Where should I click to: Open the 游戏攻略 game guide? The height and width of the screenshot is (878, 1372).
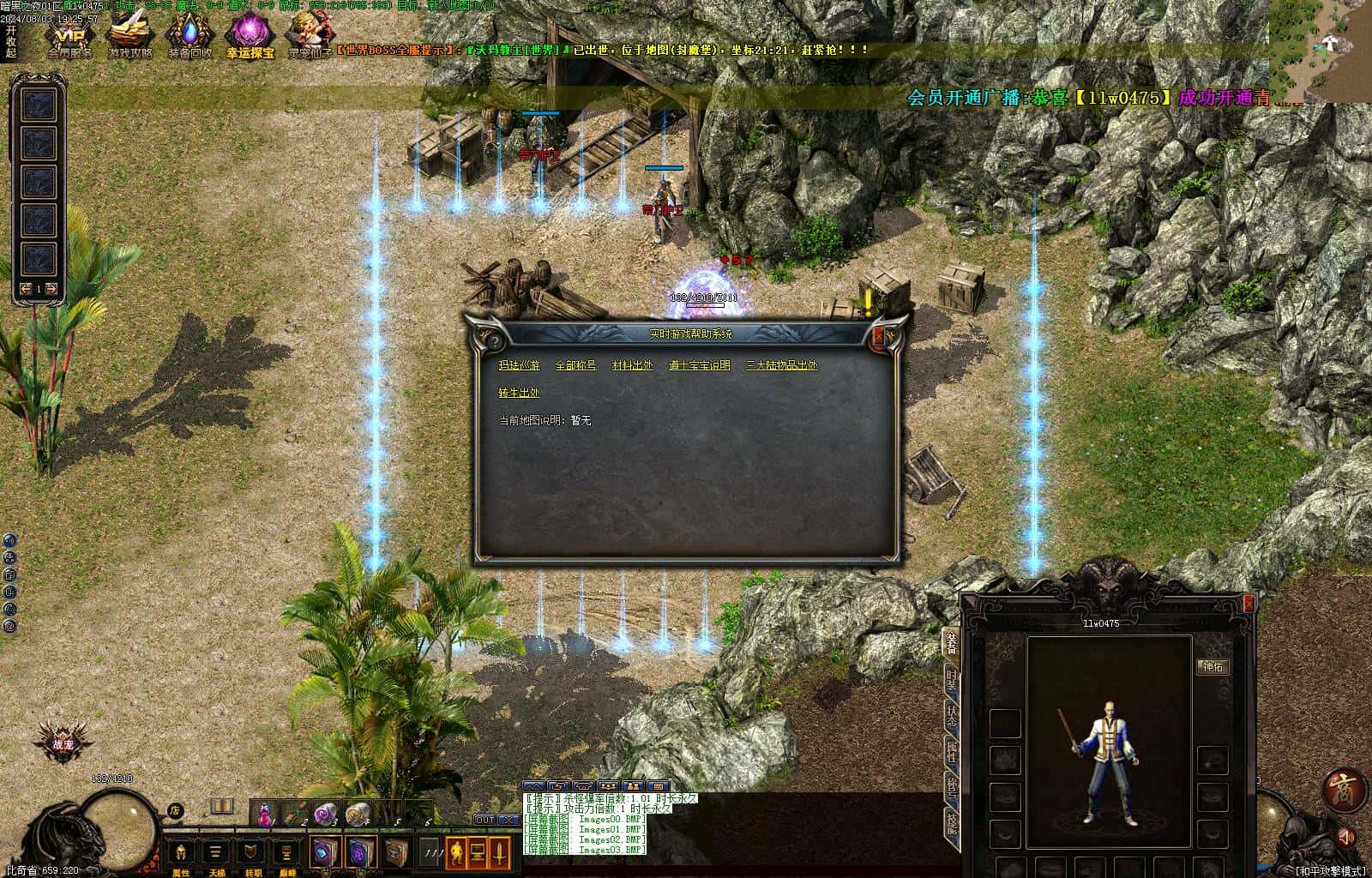click(129, 36)
